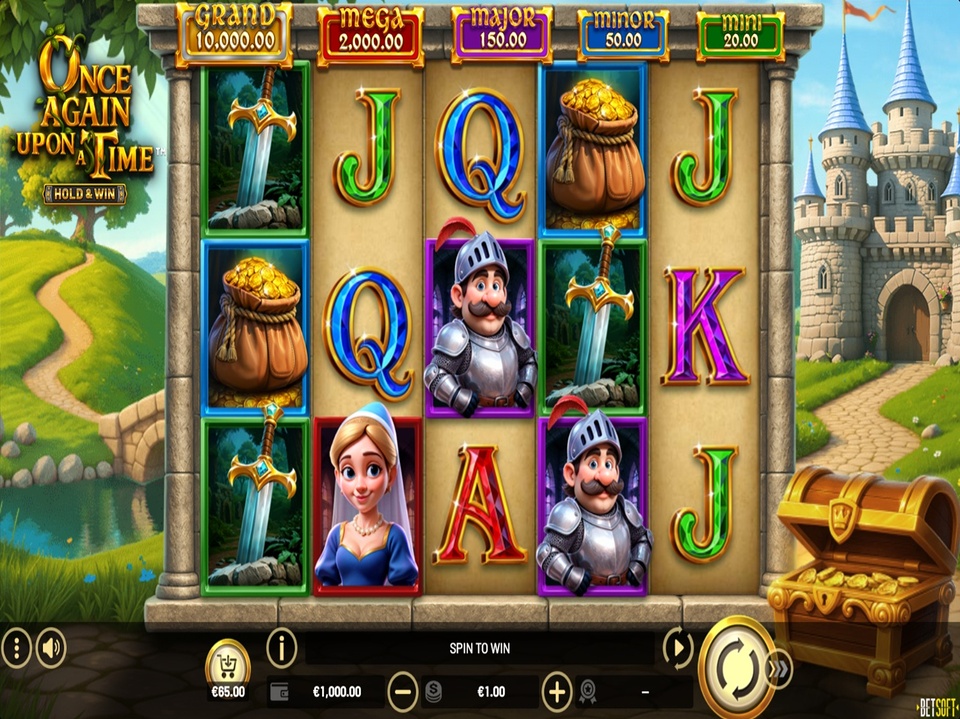Show the game info paytable
This screenshot has height=719, width=960.
[282, 649]
